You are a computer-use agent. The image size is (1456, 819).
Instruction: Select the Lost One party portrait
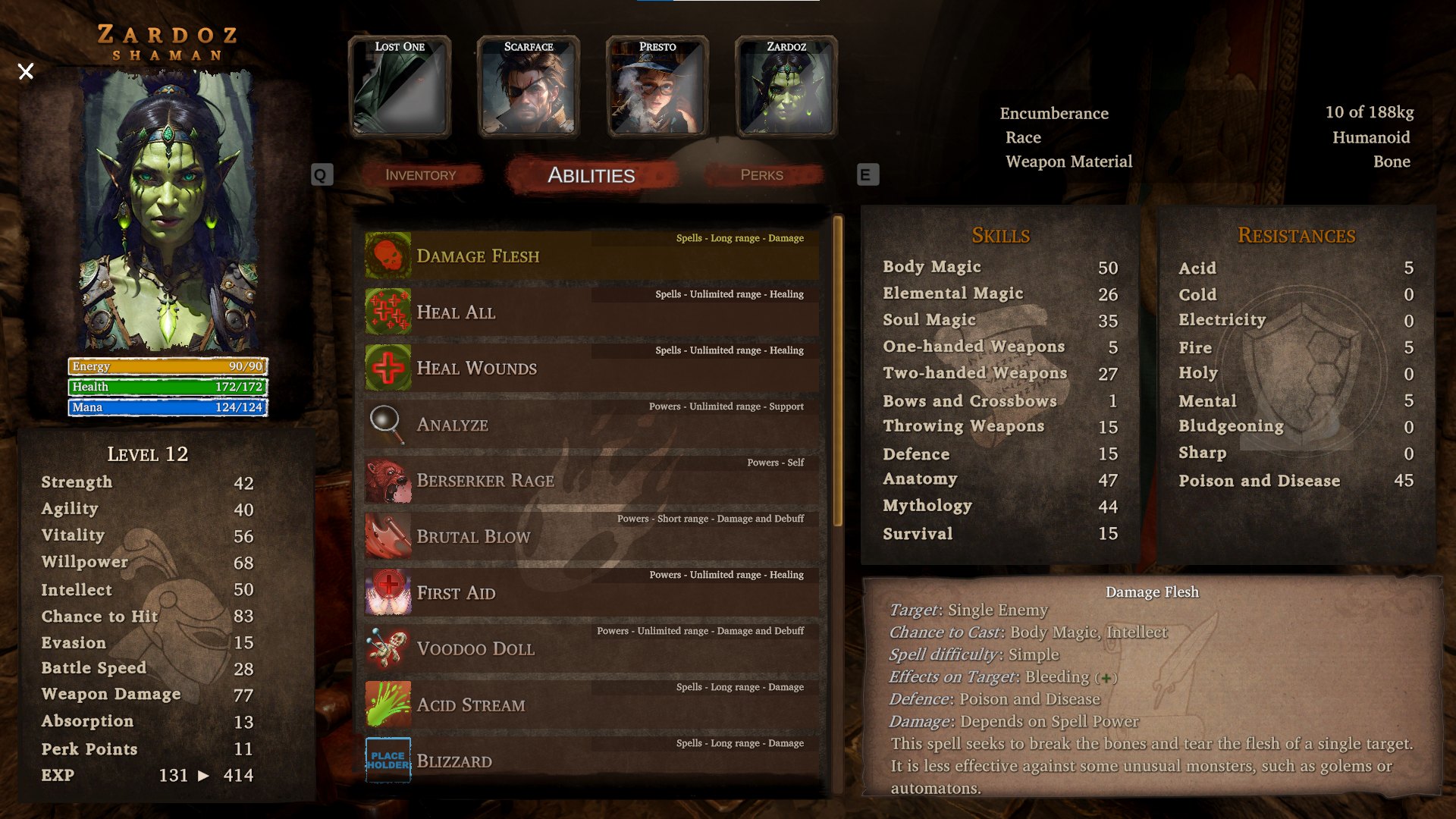(400, 87)
